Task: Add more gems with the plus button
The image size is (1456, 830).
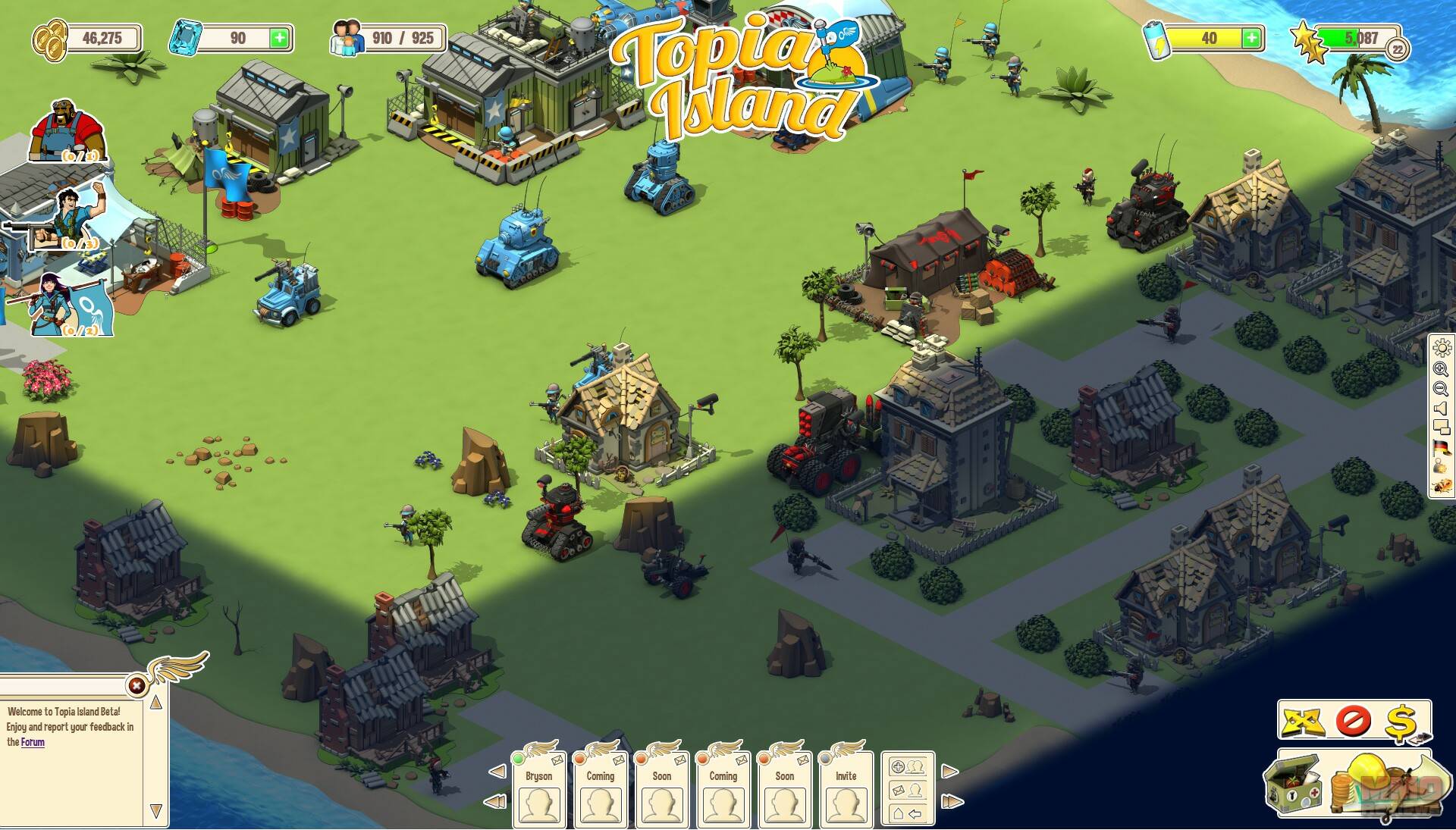Action: (280, 38)
